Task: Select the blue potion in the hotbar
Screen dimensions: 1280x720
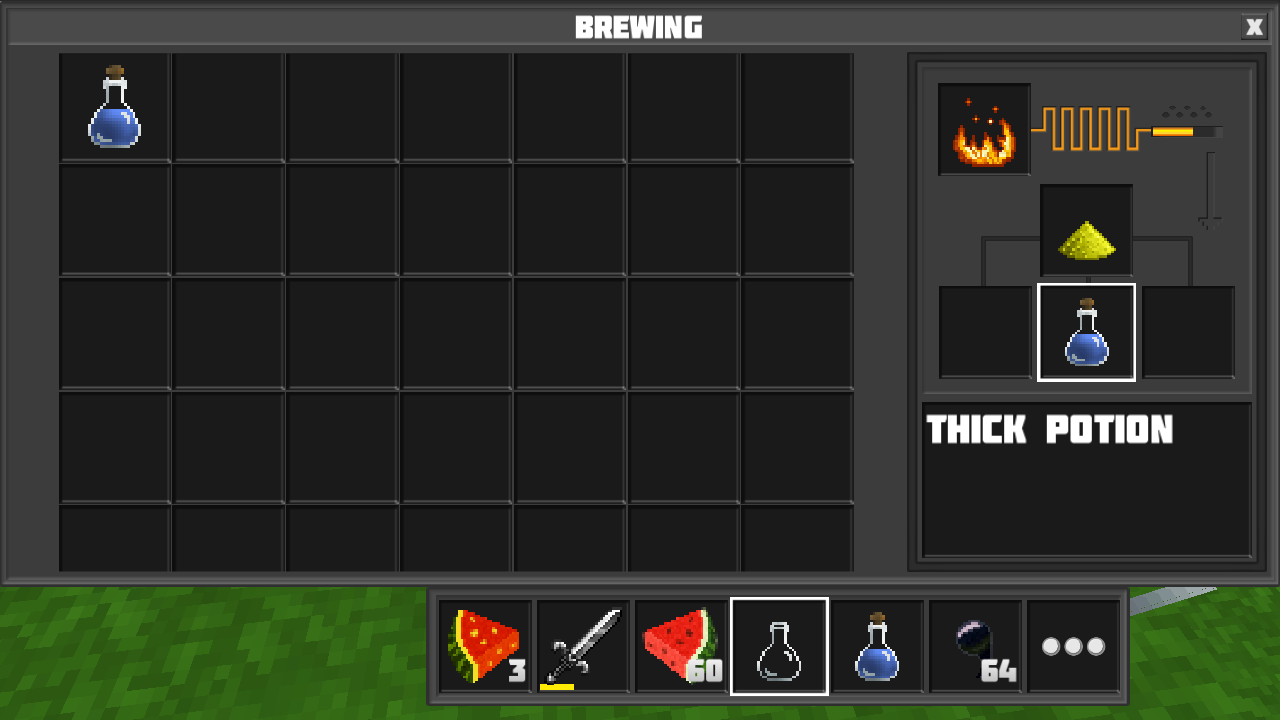Action: tap(877, 645)
